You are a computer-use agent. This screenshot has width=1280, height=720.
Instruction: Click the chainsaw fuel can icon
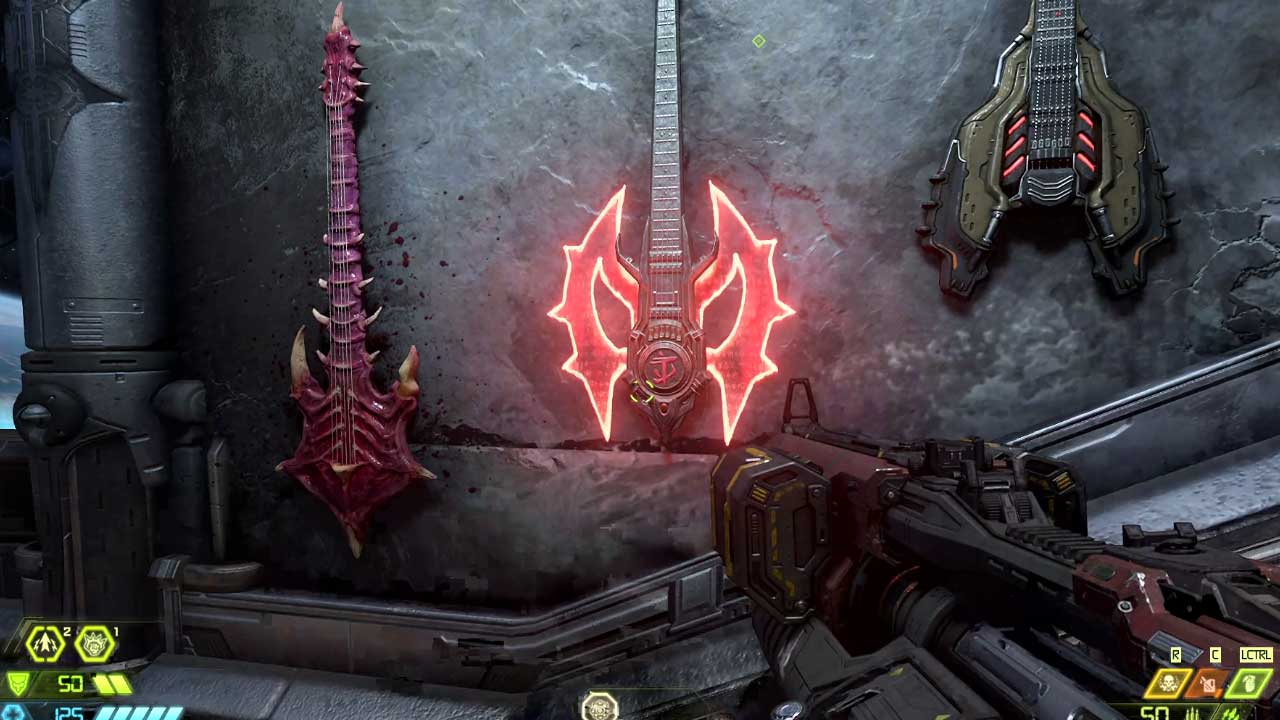(1208, 684)
